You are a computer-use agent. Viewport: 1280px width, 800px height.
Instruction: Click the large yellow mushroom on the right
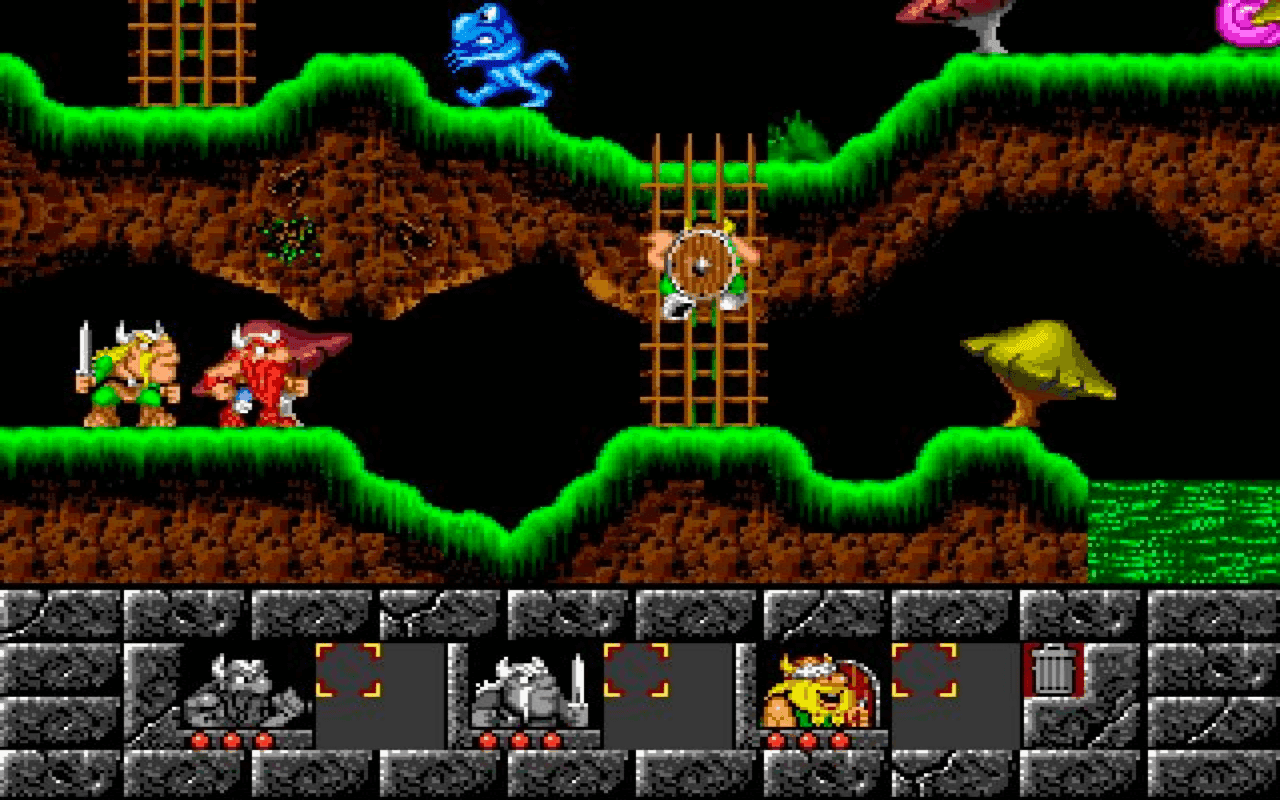click(1035, 360)
